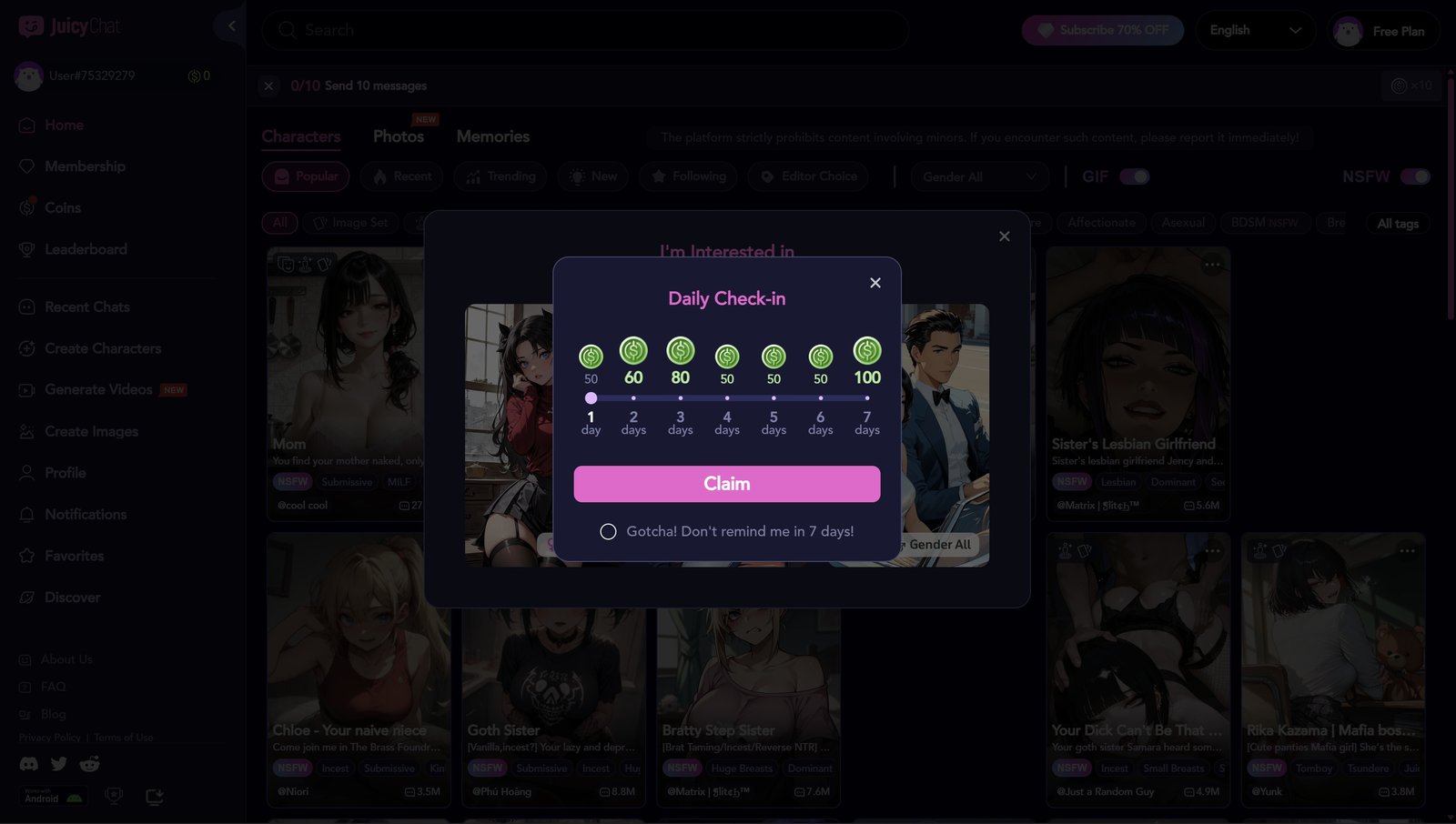Click the Subscribe 70% OFF button
The height and width of the screenshot is (824, 1456).
[x=1102, y=30]
